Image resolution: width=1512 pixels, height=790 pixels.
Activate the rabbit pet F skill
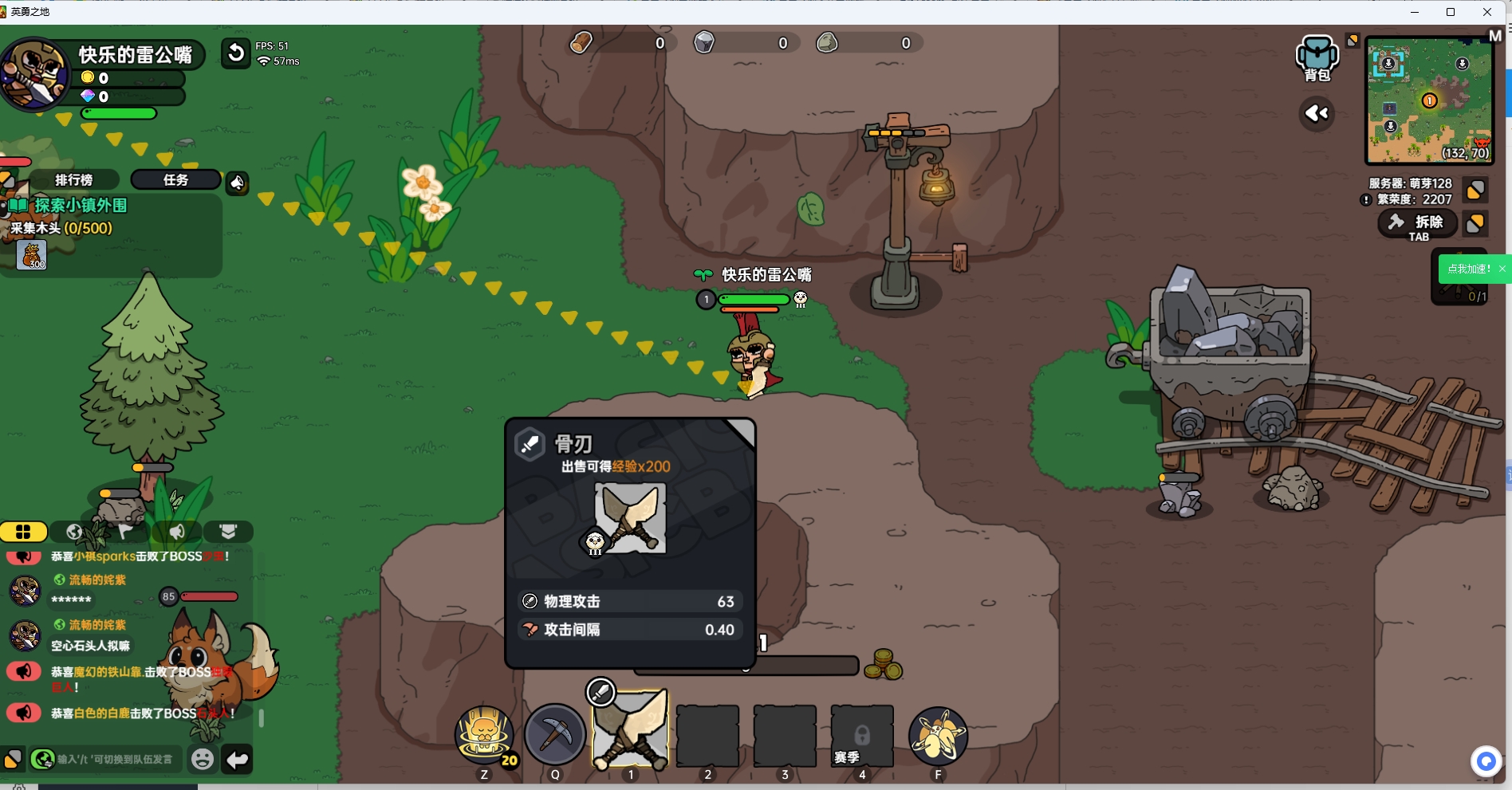[938, 735]
